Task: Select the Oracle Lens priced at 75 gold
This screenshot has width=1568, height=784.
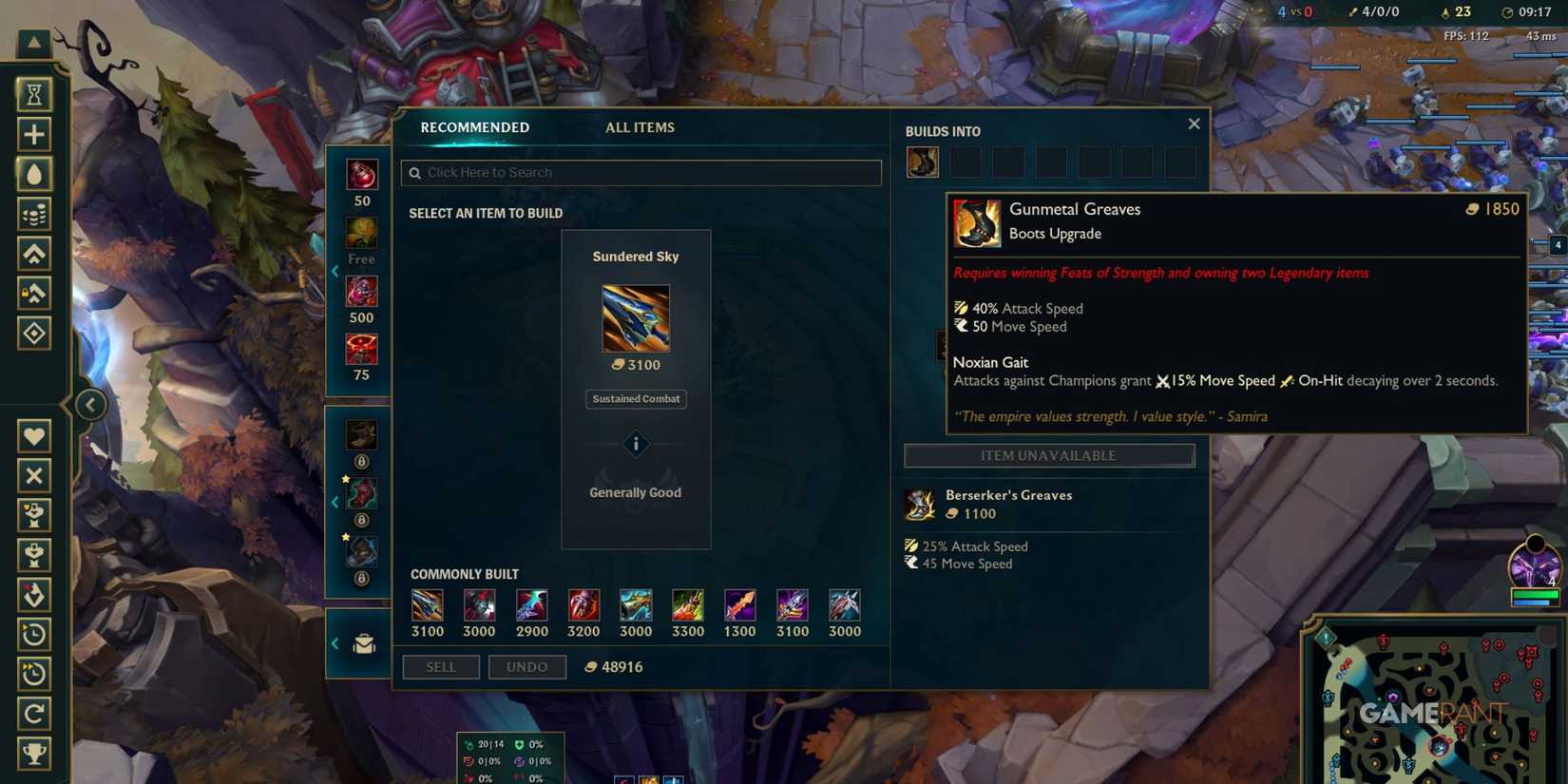Action: [361, 352]
